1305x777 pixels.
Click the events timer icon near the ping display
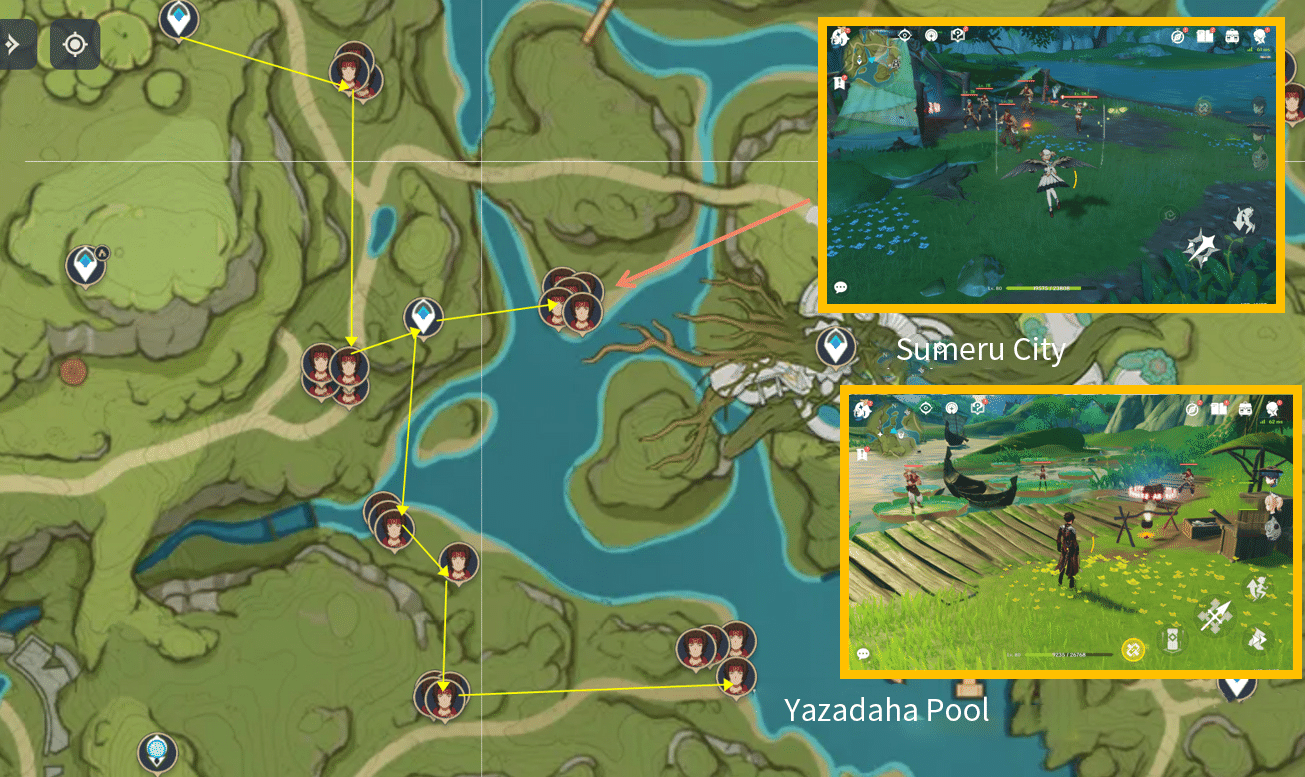(x=1177, y=37)
